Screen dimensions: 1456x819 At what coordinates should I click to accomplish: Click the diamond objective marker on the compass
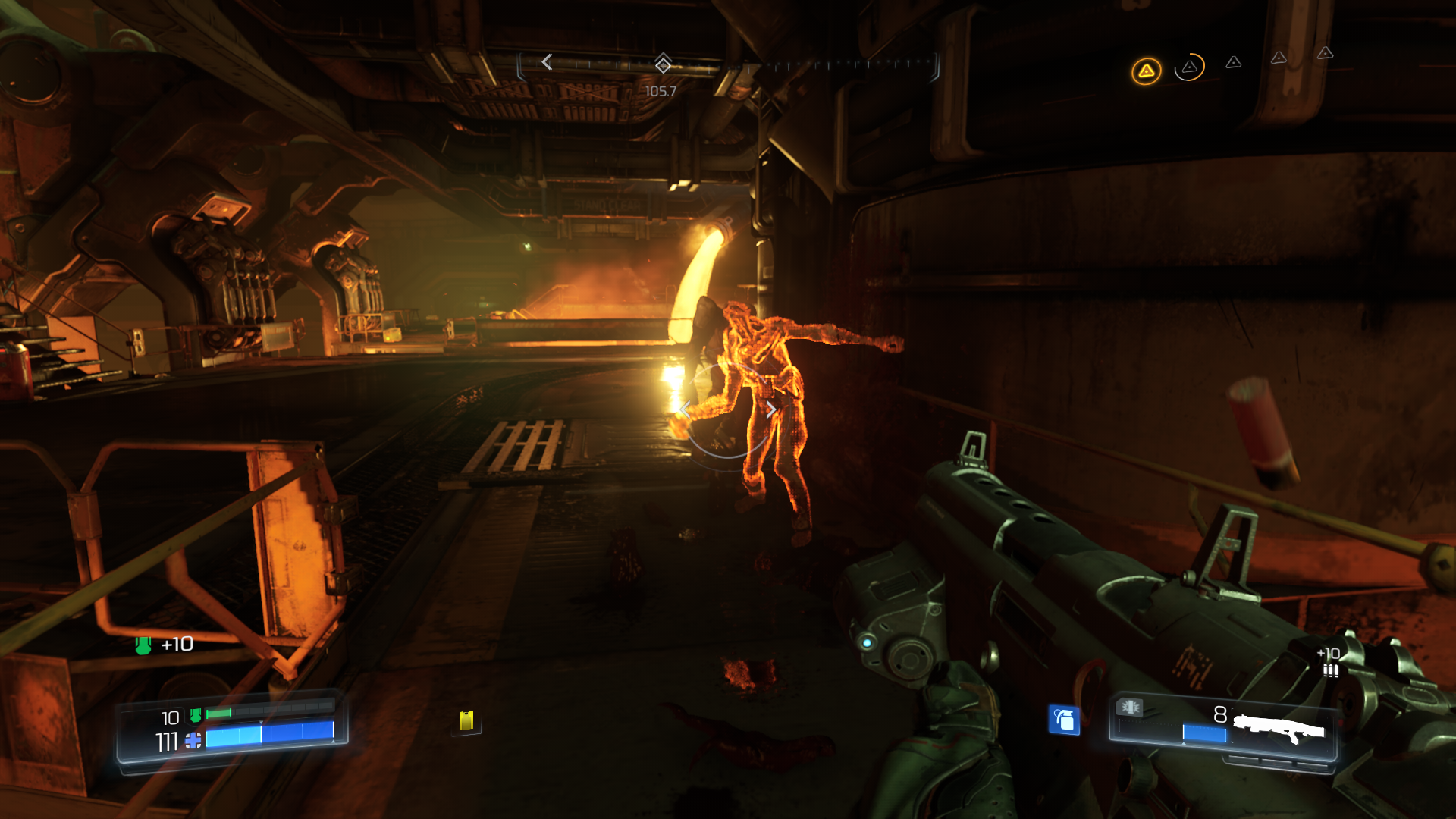663,63
